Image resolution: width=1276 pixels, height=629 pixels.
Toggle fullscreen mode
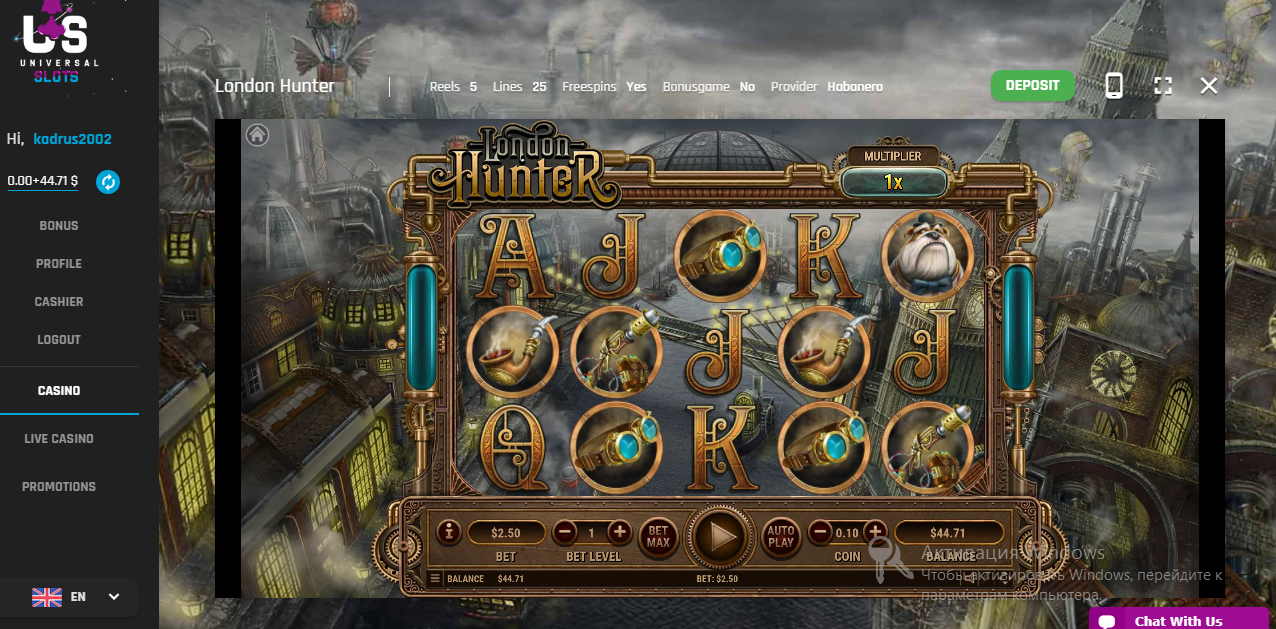click(x=1162, y=86)
